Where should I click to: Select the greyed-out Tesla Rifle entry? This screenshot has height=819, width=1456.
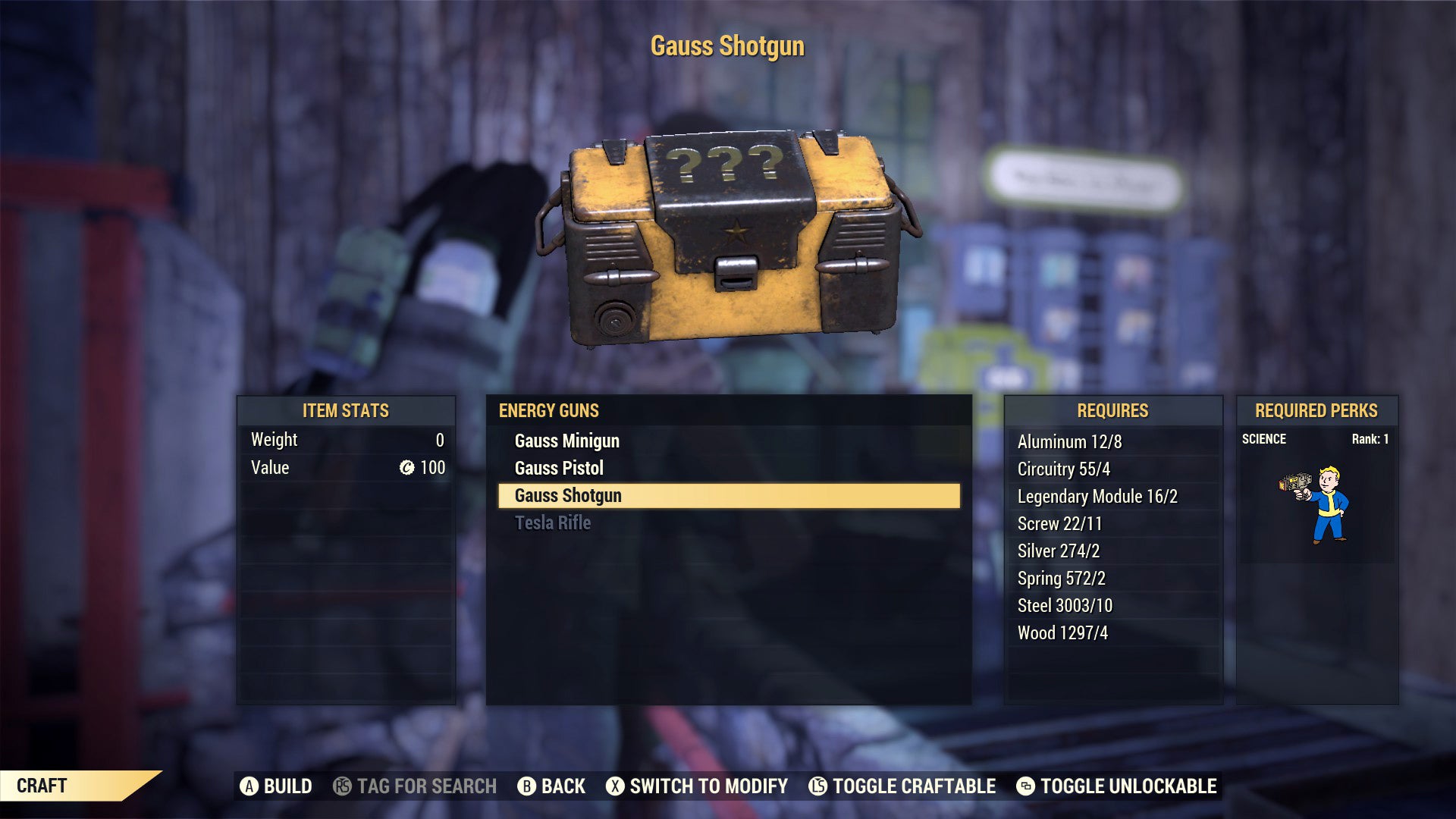pos(553,522)
